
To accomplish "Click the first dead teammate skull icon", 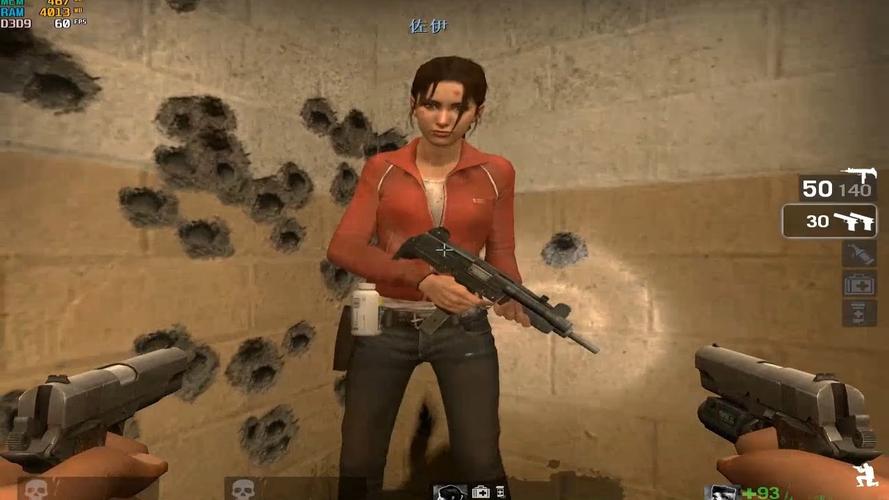I will click(x=36, y=489).
